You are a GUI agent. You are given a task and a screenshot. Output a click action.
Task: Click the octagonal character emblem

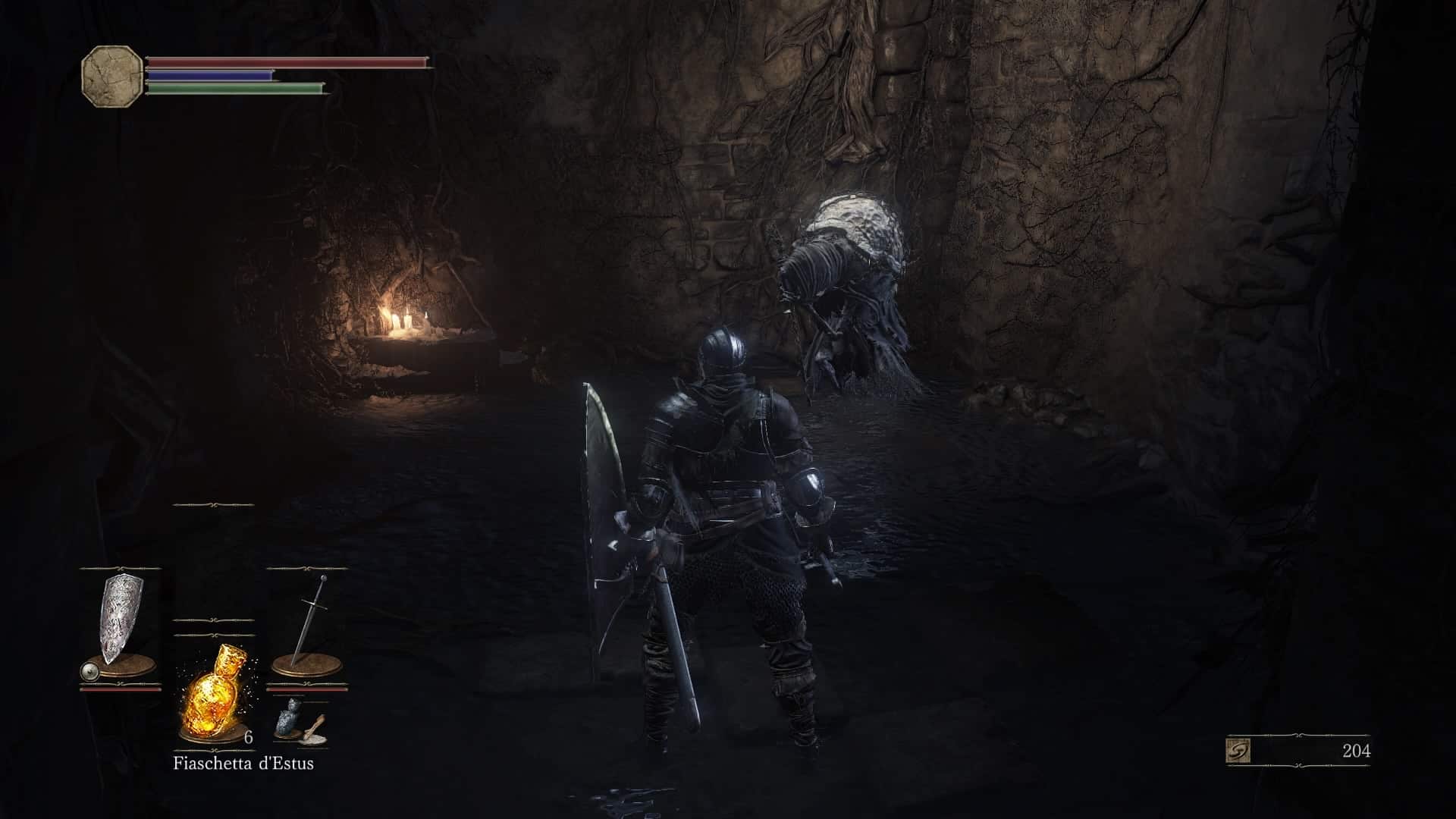(x=111, y=72)
